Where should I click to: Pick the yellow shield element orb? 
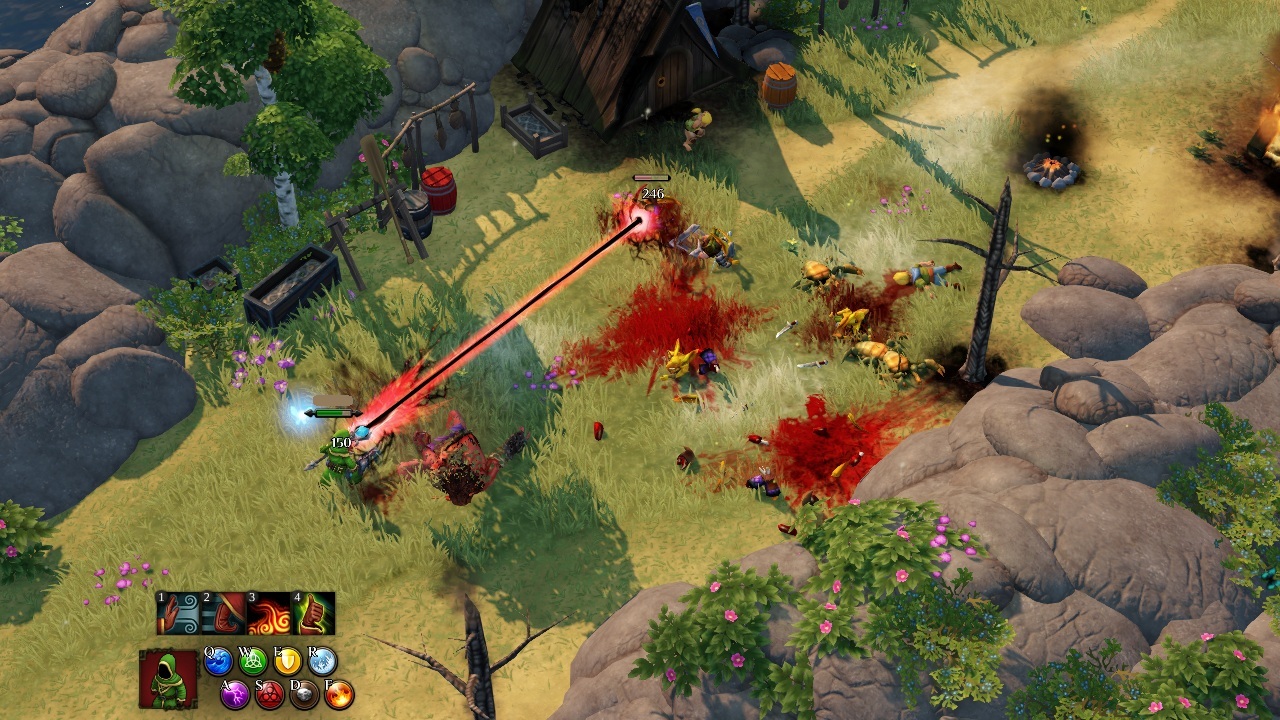288,661
